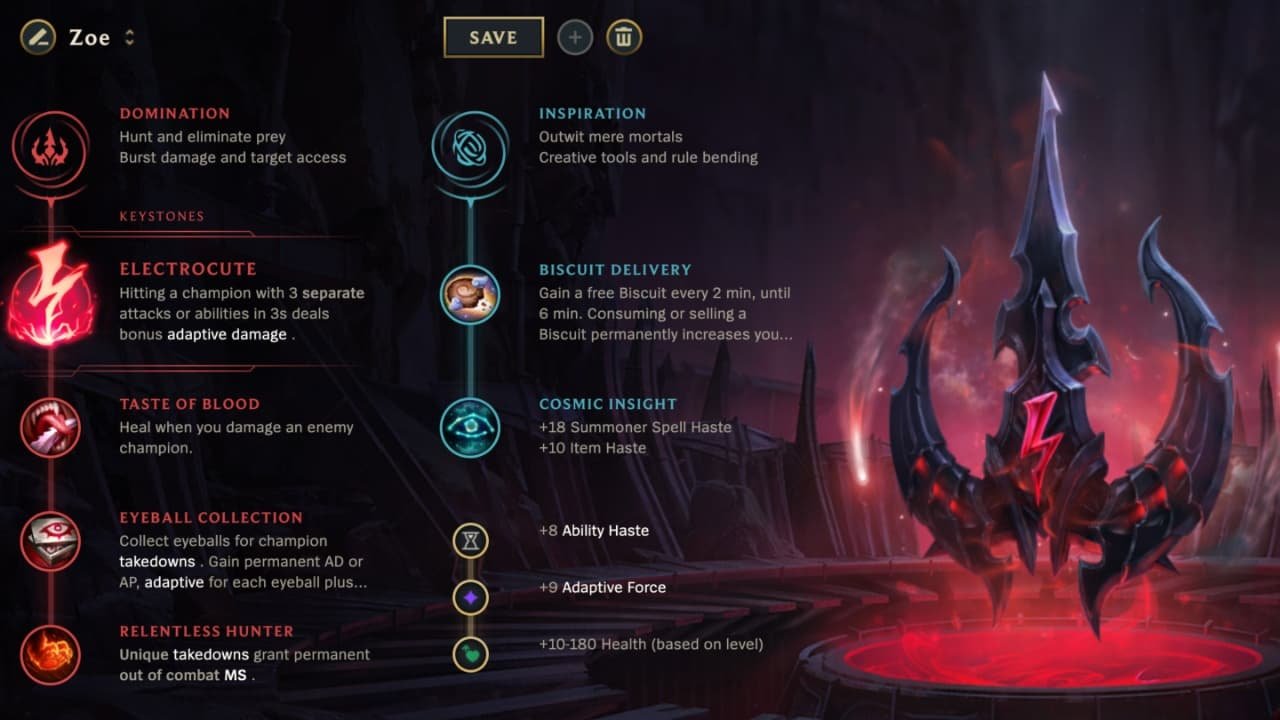Create a new rune page with the plus button
The image size is (1280, 720).
tap(574, 37)
